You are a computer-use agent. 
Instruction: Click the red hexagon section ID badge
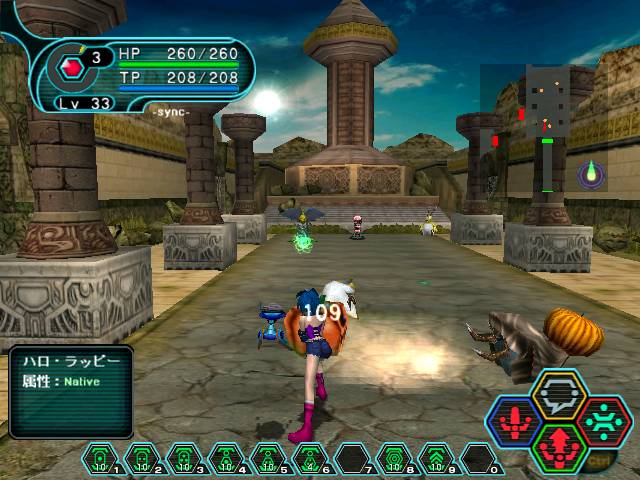click(x=71, y=67)
